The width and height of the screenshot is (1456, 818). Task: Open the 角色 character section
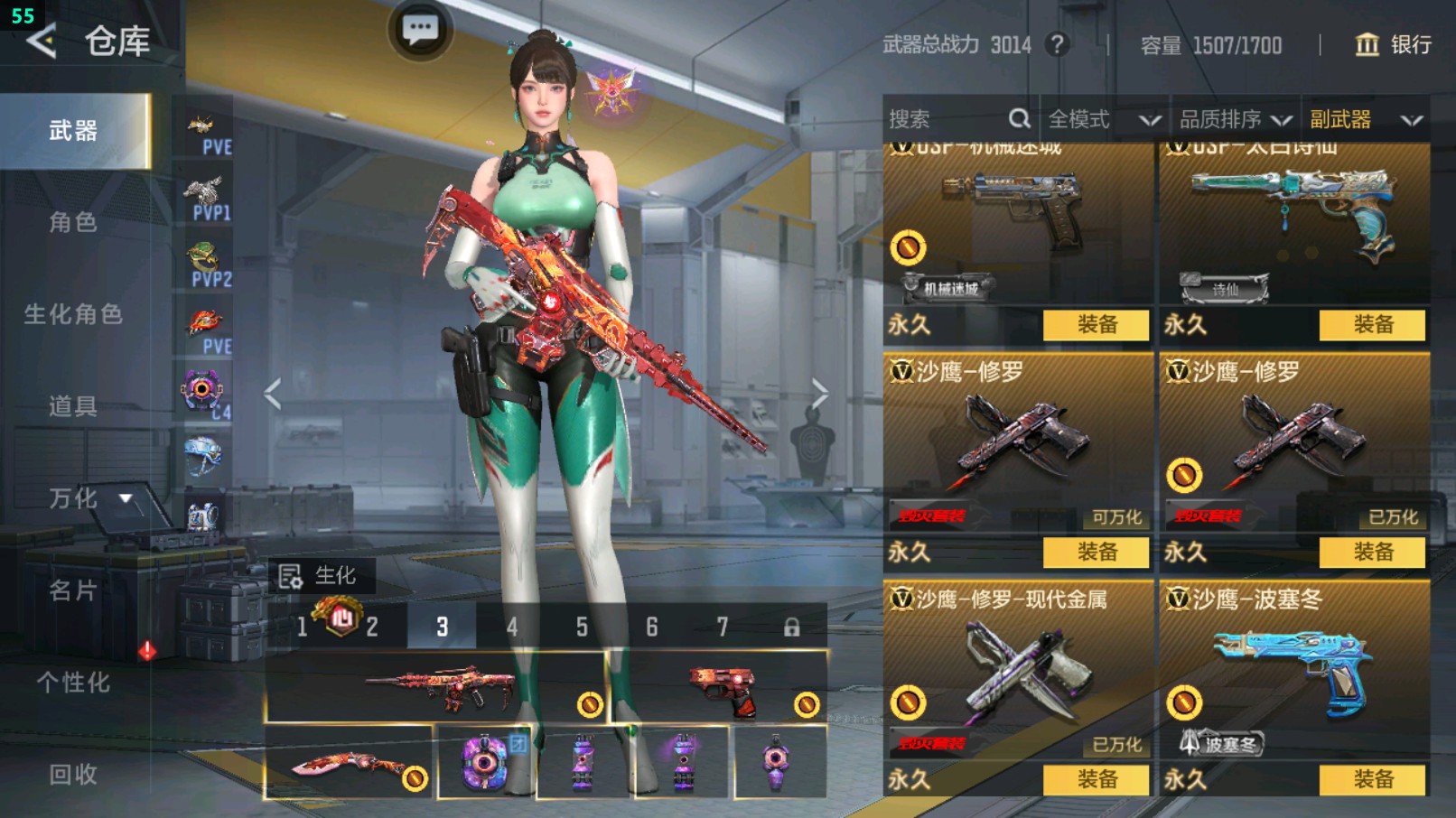tap(73, 222)
